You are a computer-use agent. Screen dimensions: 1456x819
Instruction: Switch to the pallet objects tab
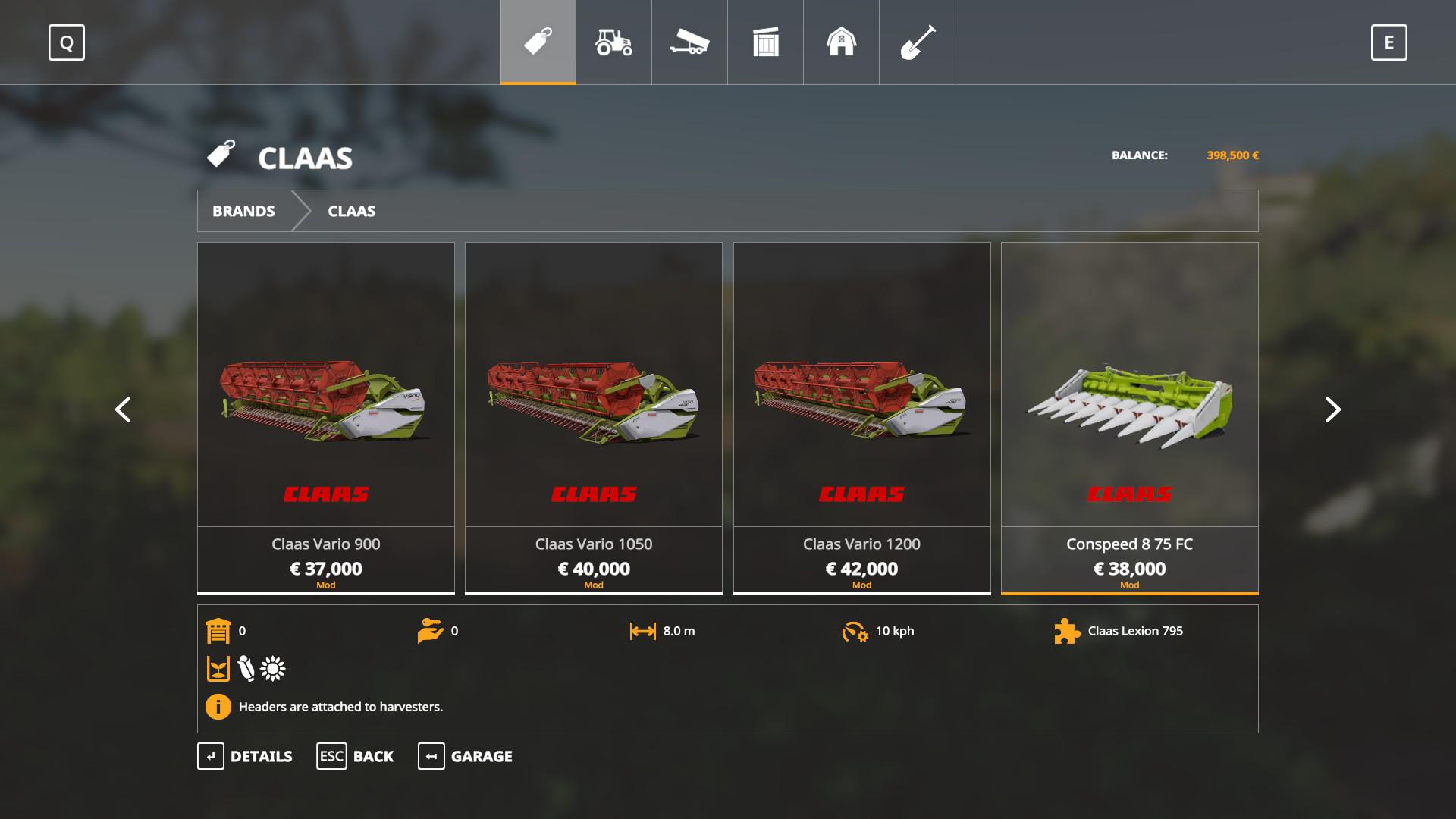(x=765, y=42)
